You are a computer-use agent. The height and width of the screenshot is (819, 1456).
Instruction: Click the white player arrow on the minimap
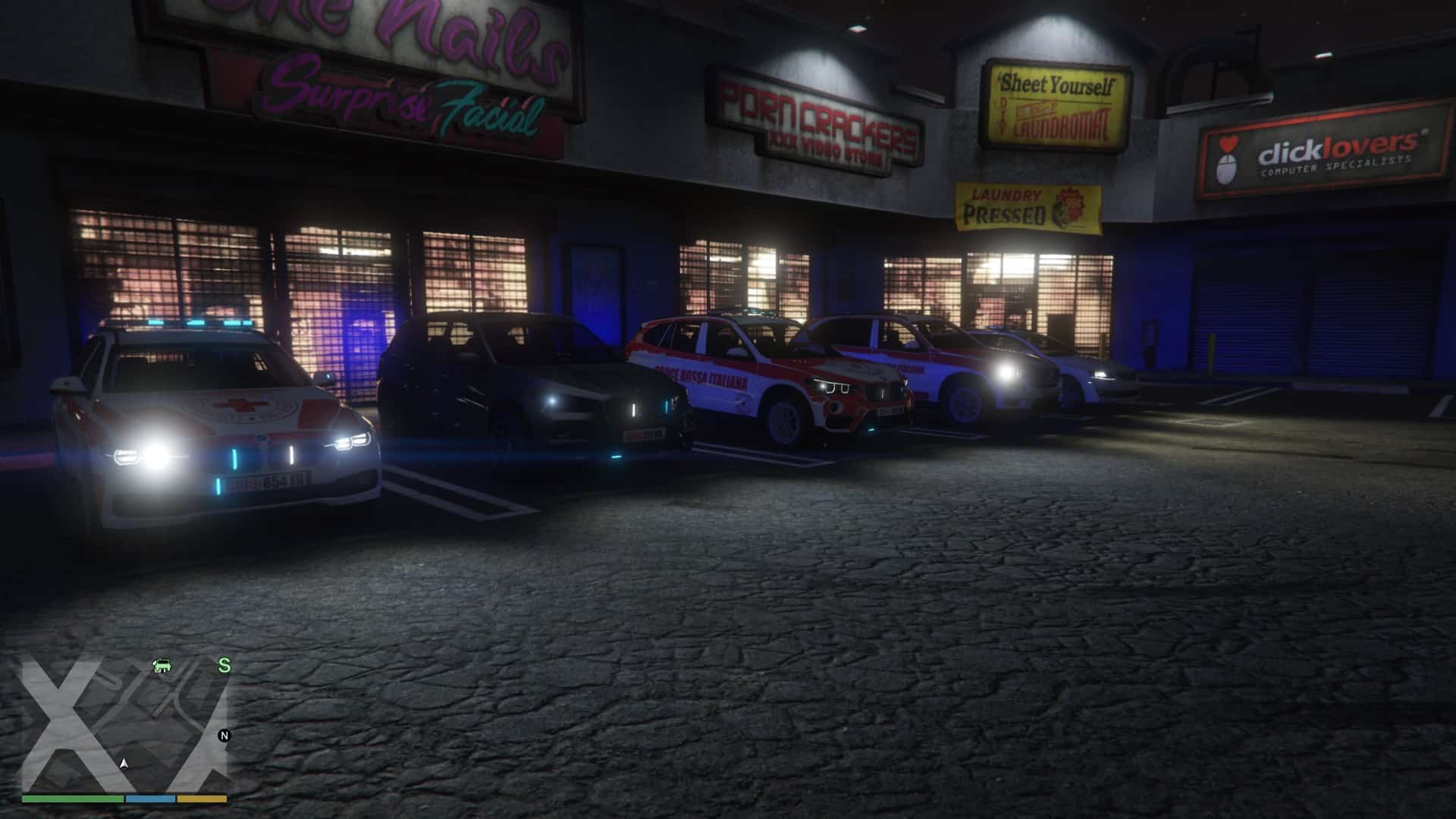click(x=124, y=763)
